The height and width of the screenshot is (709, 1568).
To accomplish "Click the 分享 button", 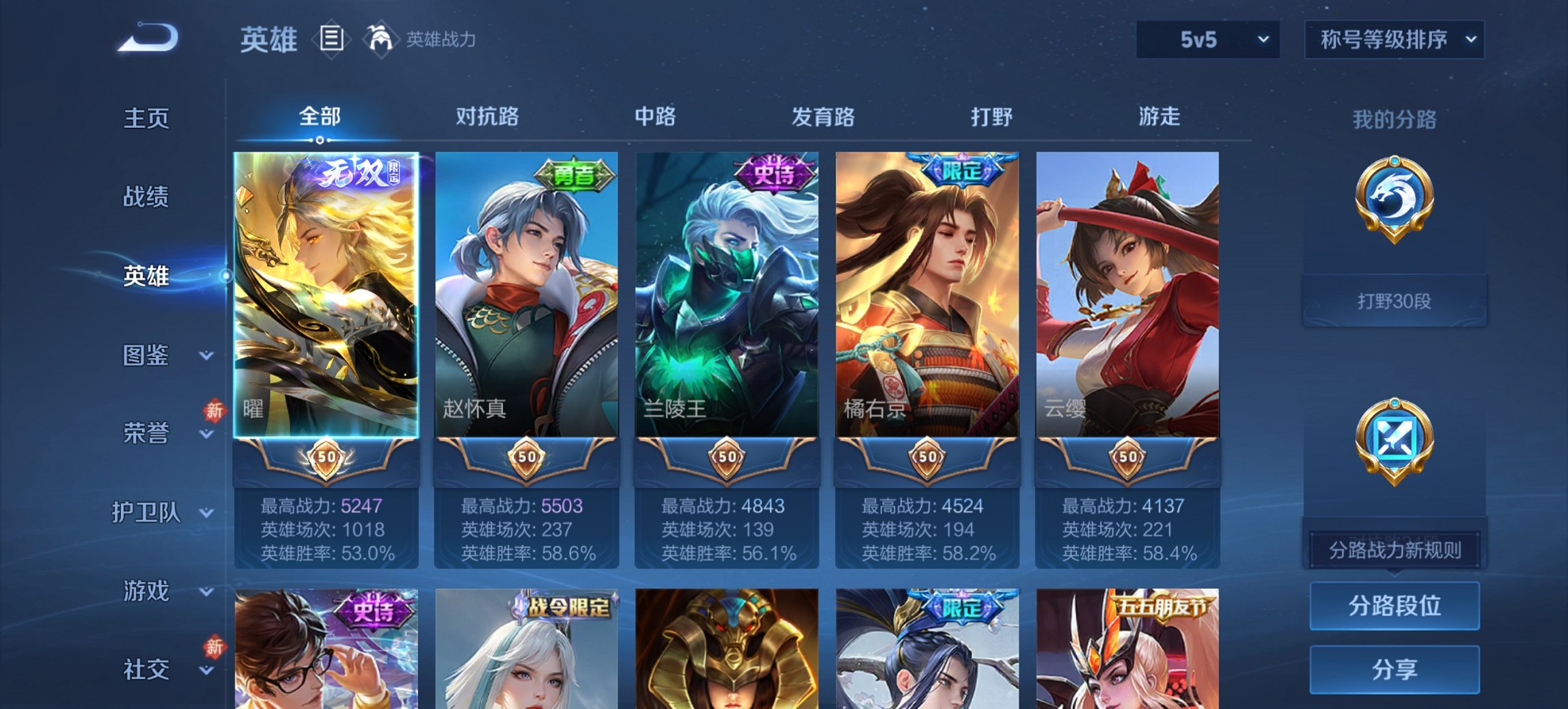I will coord(1394,670).
